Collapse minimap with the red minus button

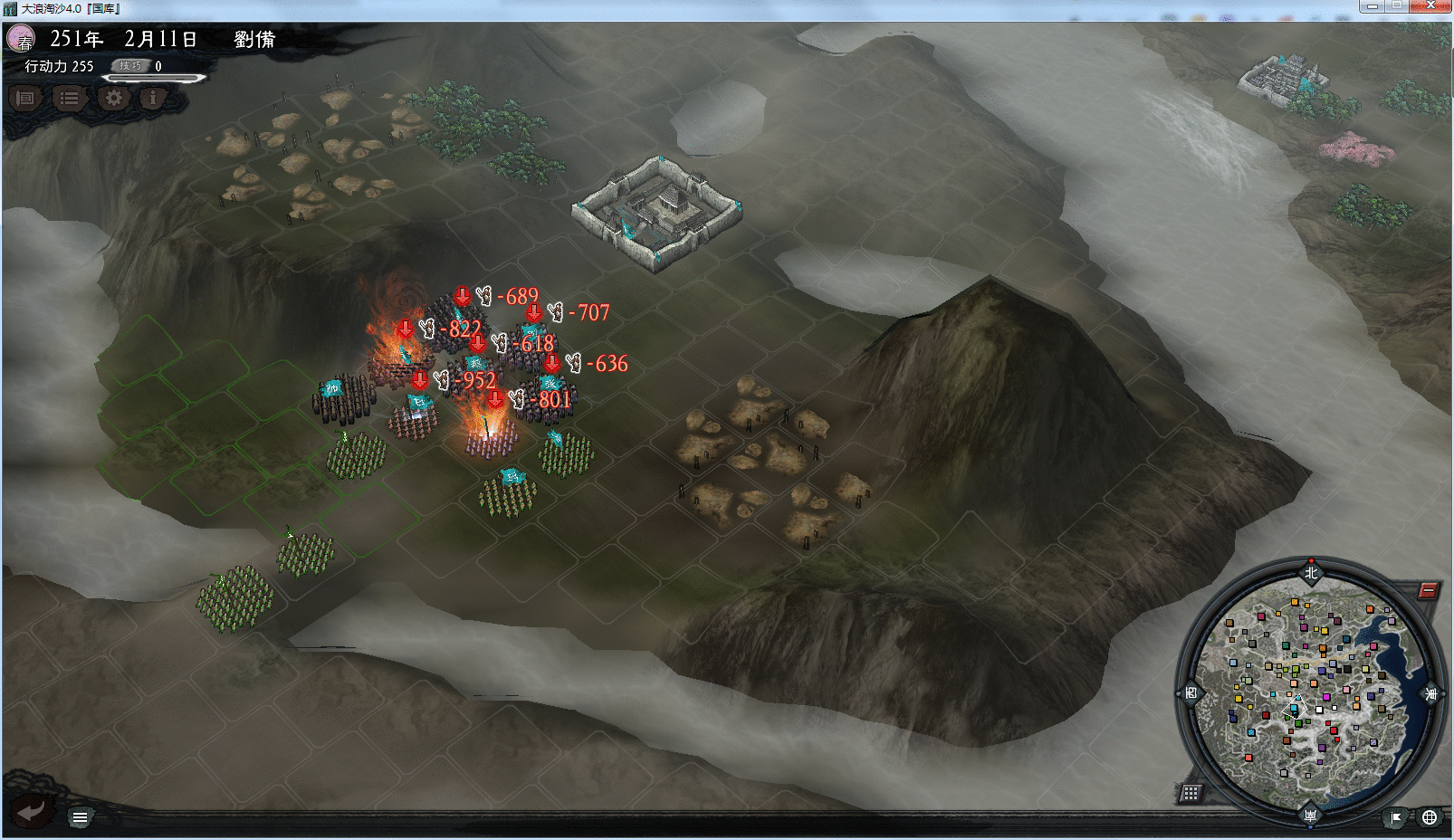click(1428, 591)
